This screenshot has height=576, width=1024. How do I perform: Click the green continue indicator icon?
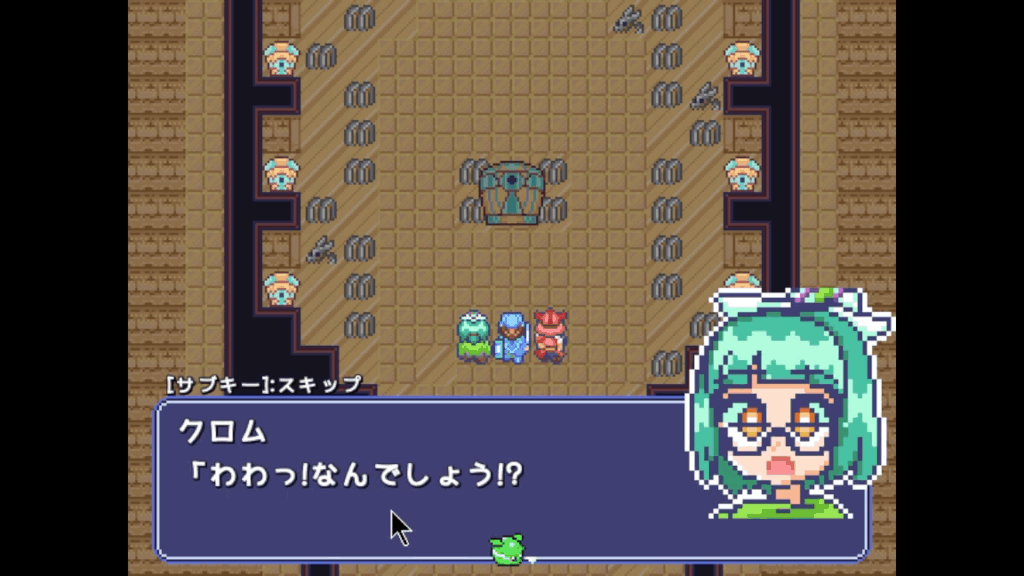coord(507,548)
